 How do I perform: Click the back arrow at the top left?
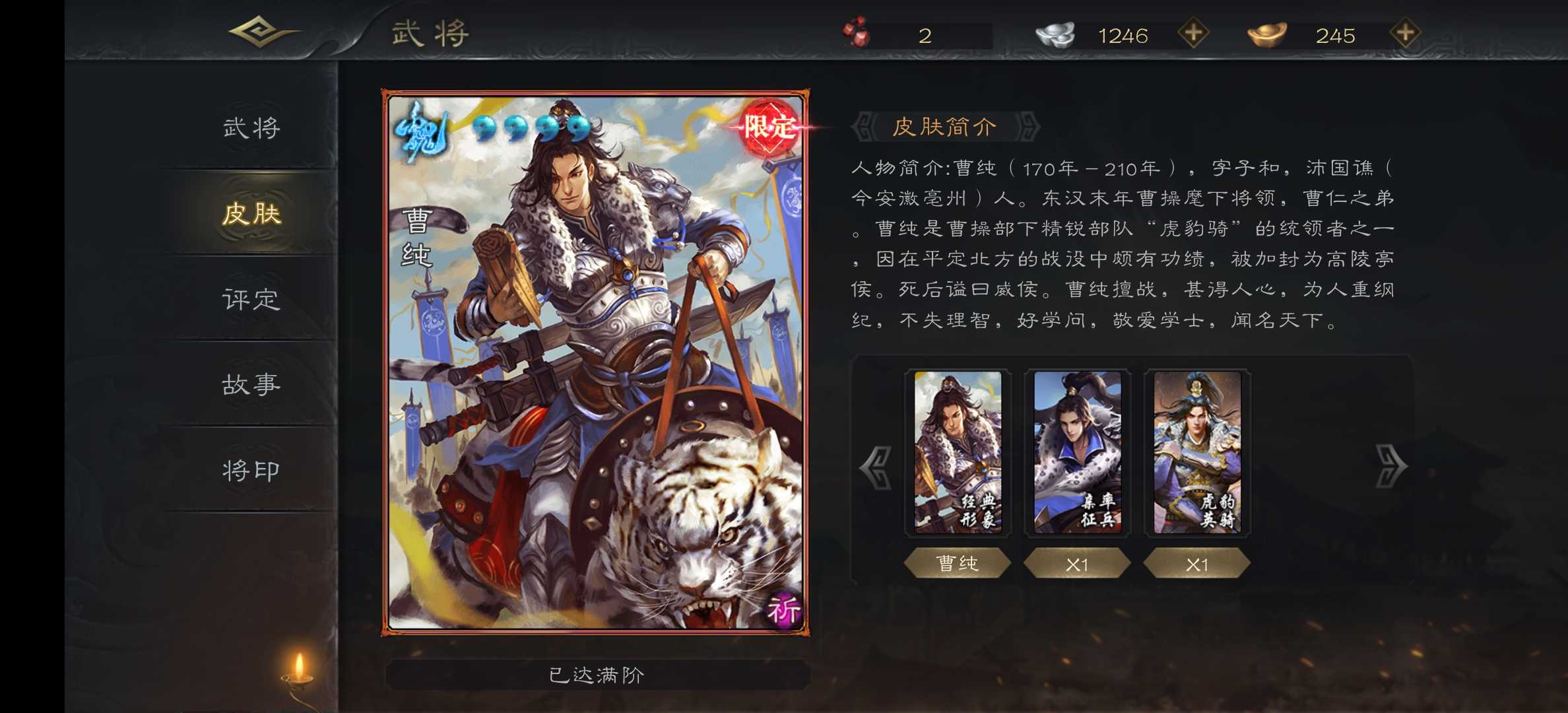pos(259,31)
